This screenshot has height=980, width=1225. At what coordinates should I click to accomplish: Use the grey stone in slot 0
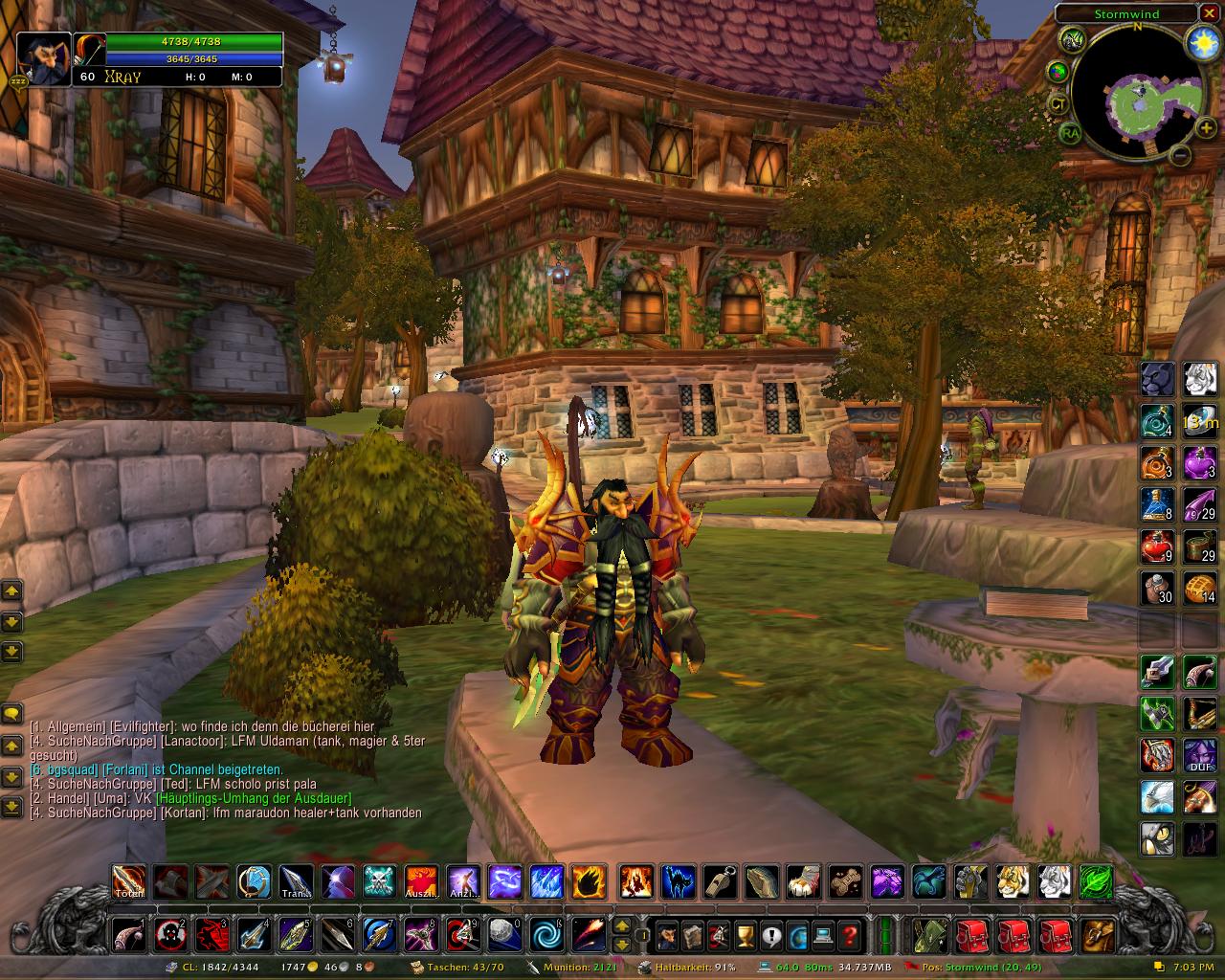tap(506, 934)
